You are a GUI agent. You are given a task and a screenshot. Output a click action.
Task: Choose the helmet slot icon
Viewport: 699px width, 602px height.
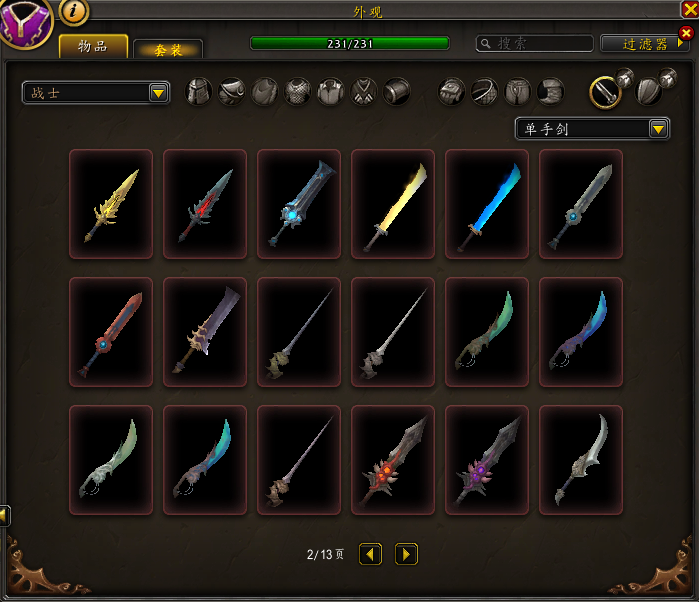[200, 92]
